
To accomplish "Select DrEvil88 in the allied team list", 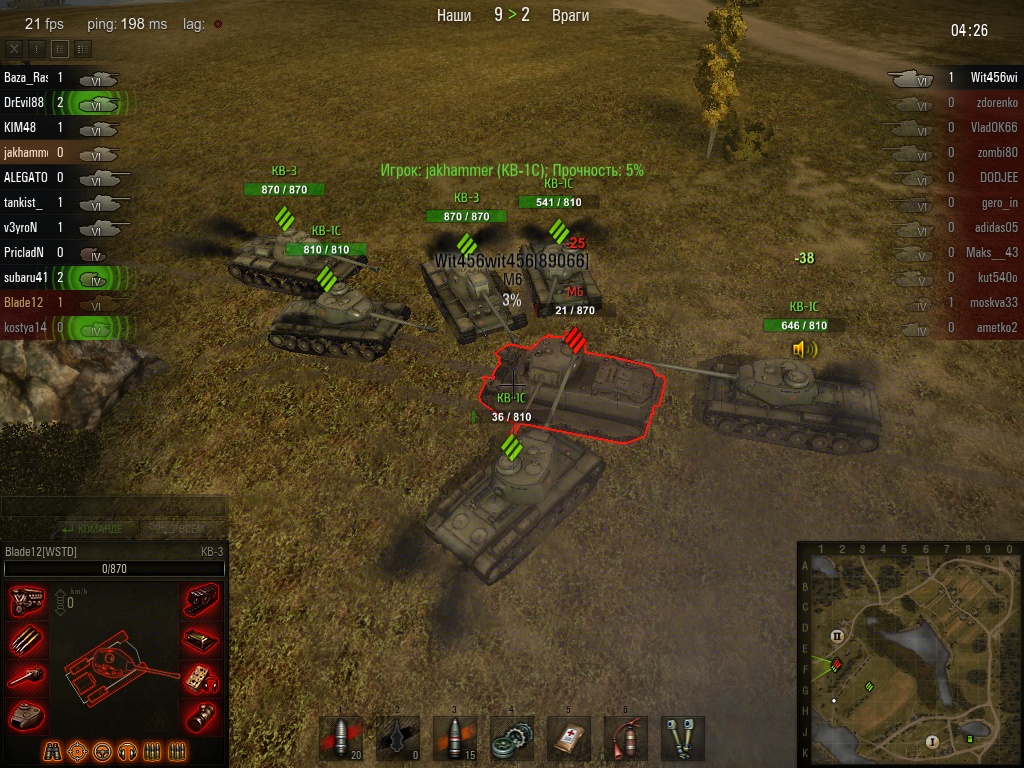I will coord(24,102).
